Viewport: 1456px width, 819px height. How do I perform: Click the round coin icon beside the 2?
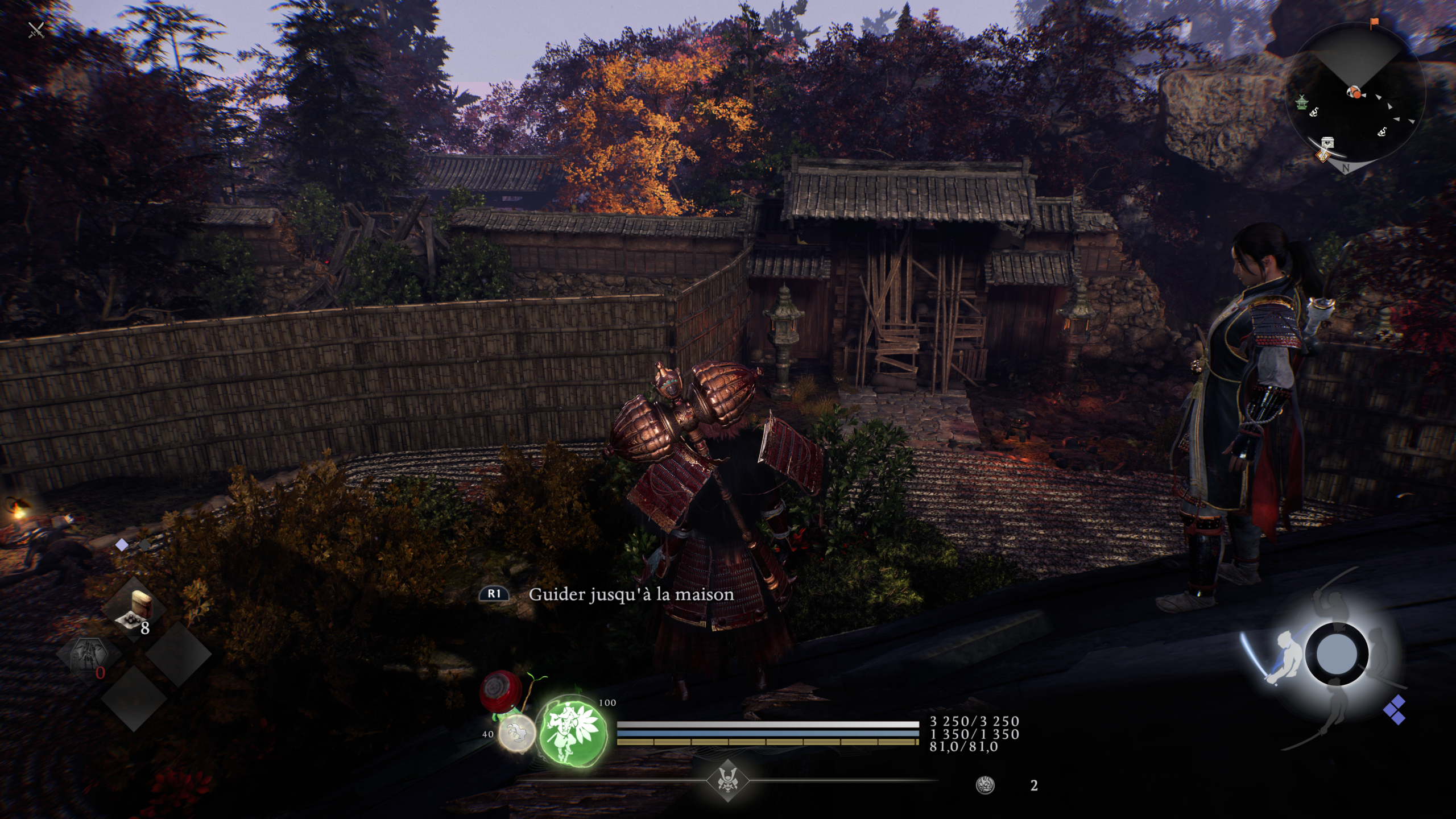[x=985, y=785]
